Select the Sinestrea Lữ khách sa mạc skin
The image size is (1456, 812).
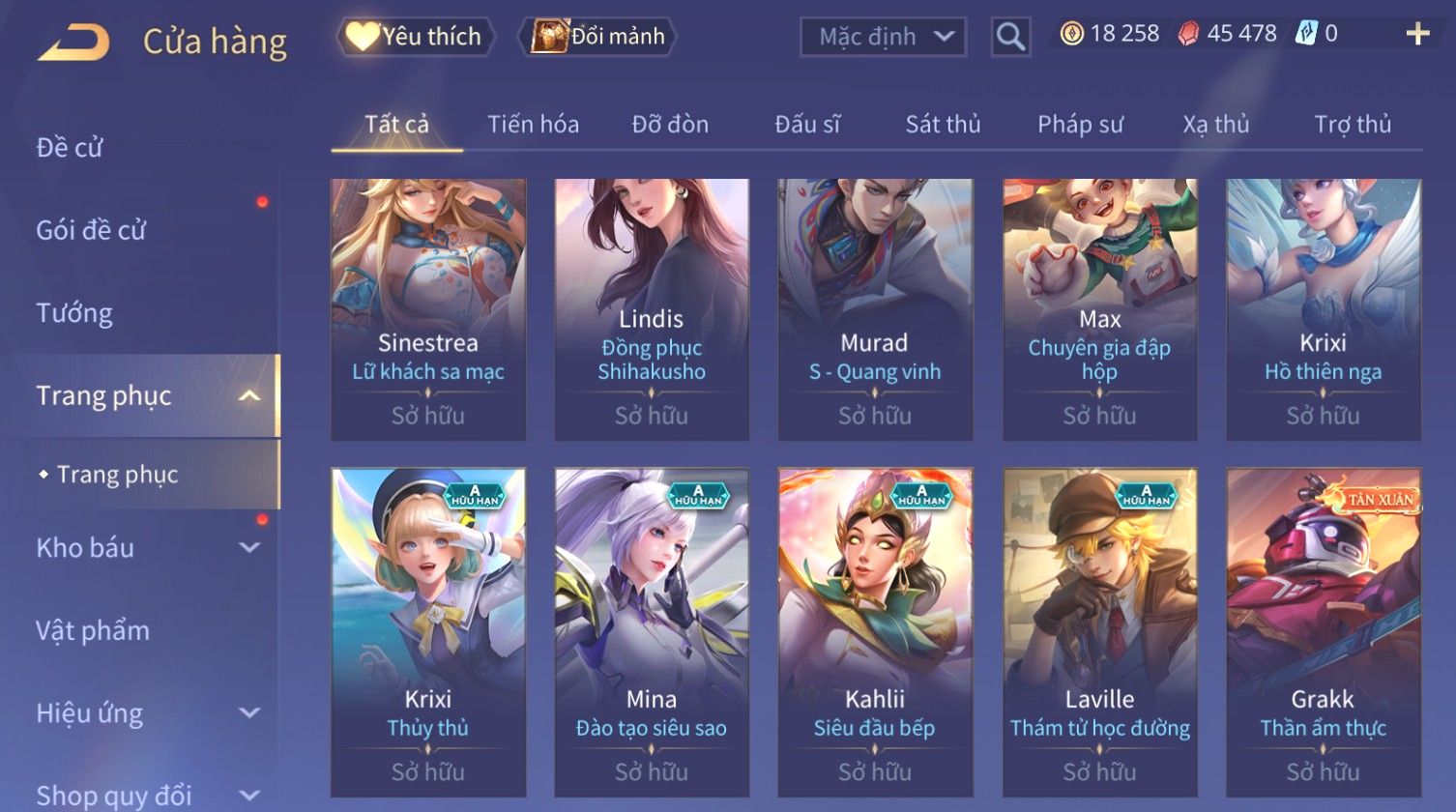pos(428,308)
